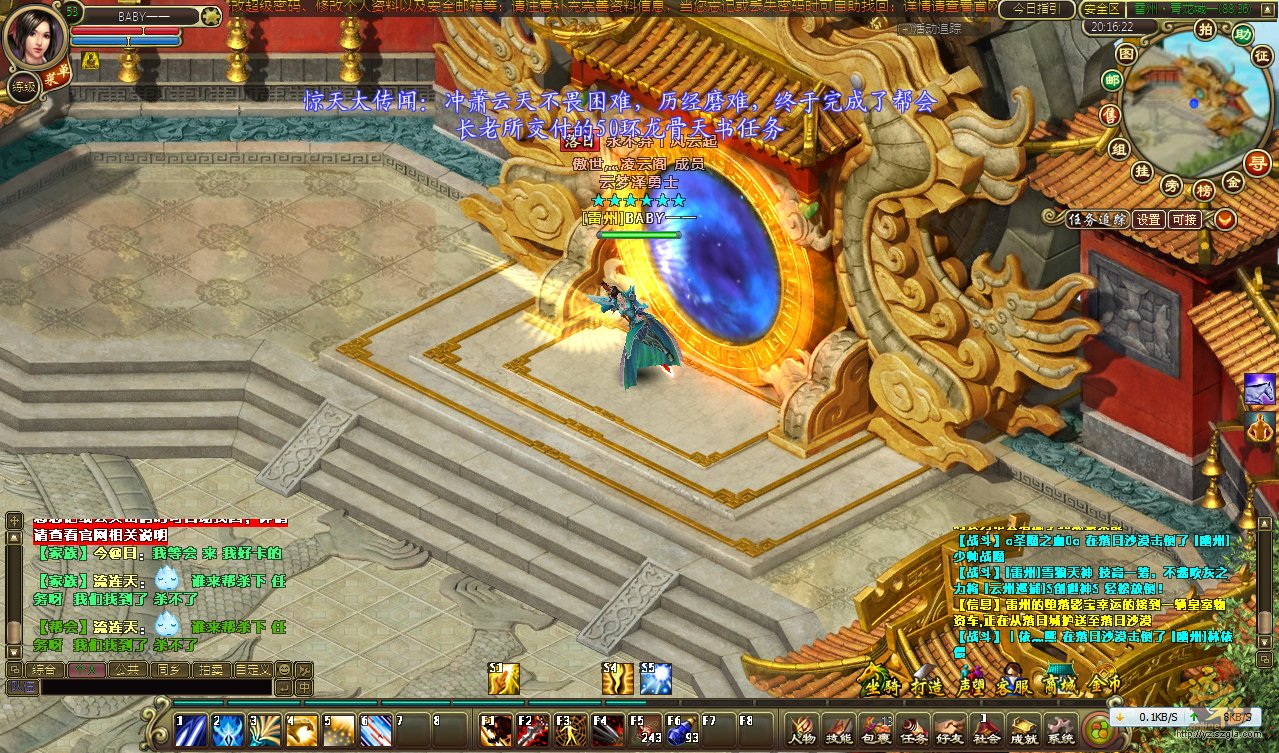The image size is (1279, 753).
Task: Switch chat to the 综合 tab
Action: [44, 669]
